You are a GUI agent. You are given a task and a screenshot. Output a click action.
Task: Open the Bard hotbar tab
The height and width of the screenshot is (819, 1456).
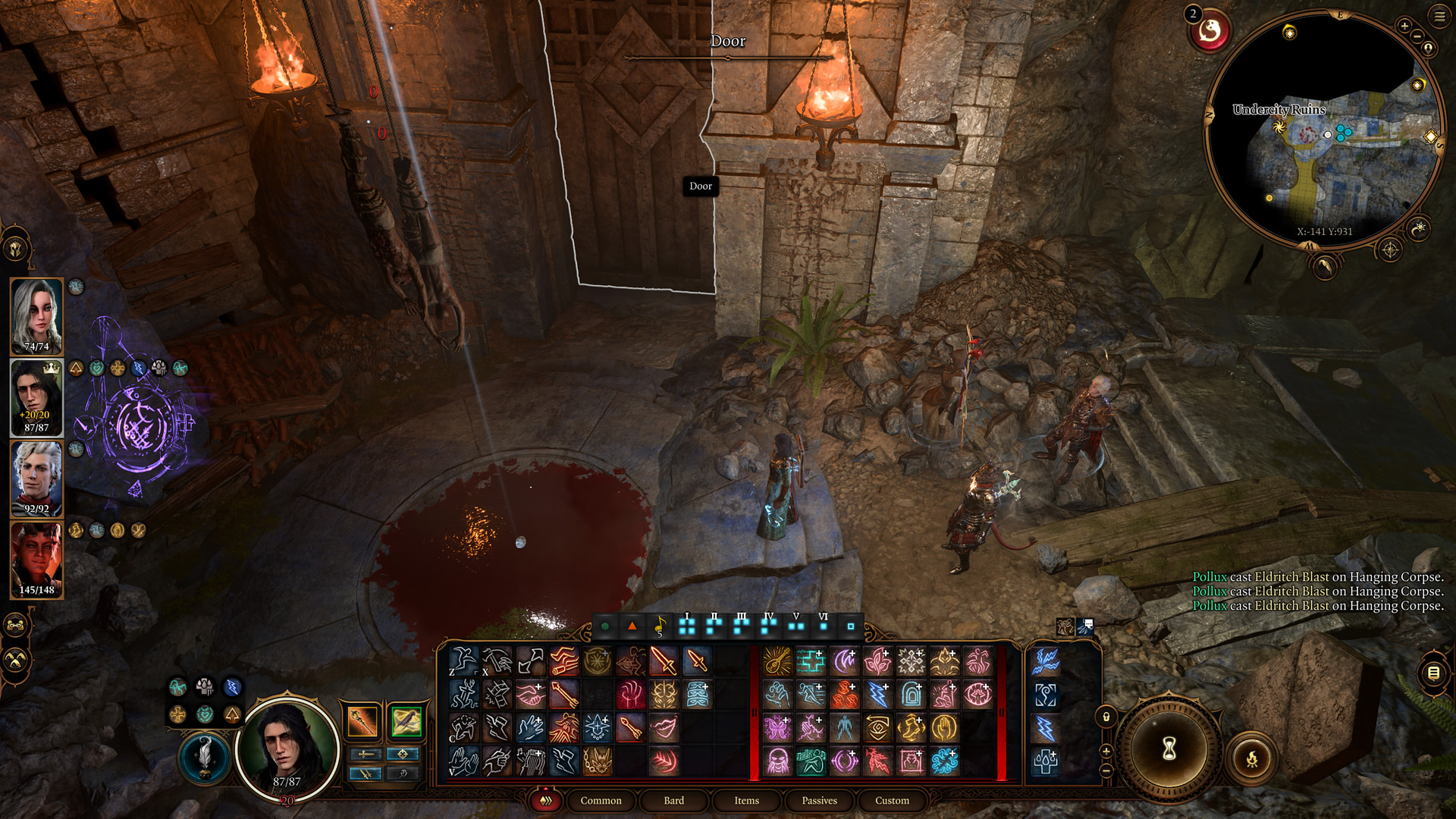pos(673,800)
